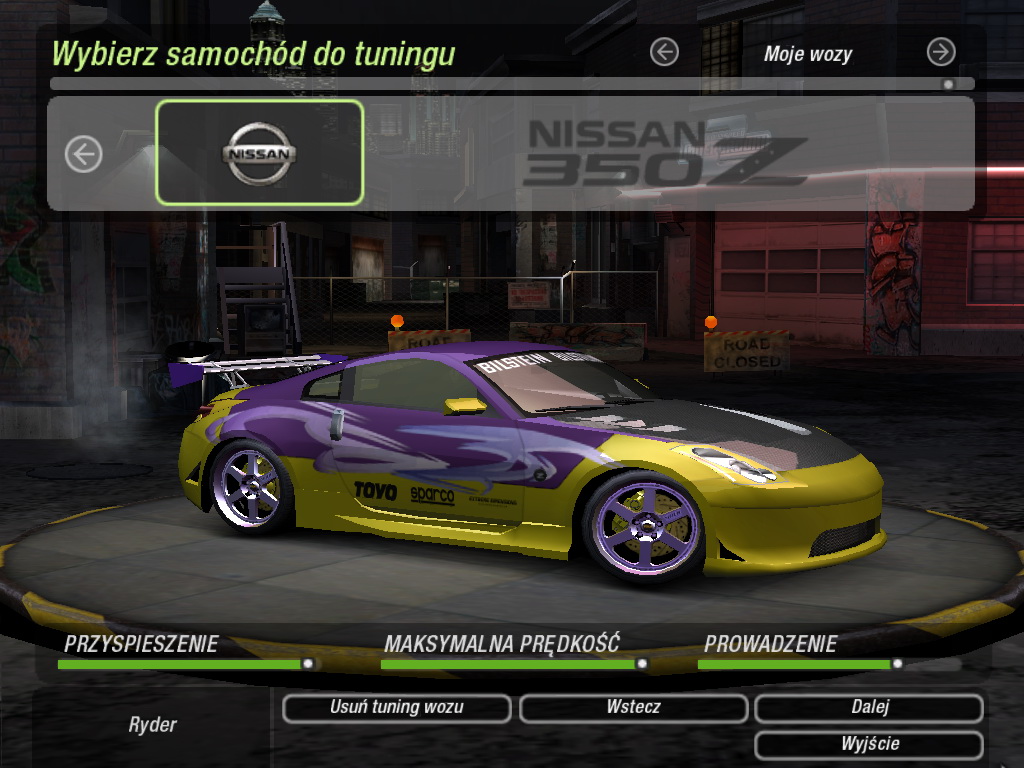
Task: Click the left arrow beside the Nissan tile
Action: coord(84,154)
